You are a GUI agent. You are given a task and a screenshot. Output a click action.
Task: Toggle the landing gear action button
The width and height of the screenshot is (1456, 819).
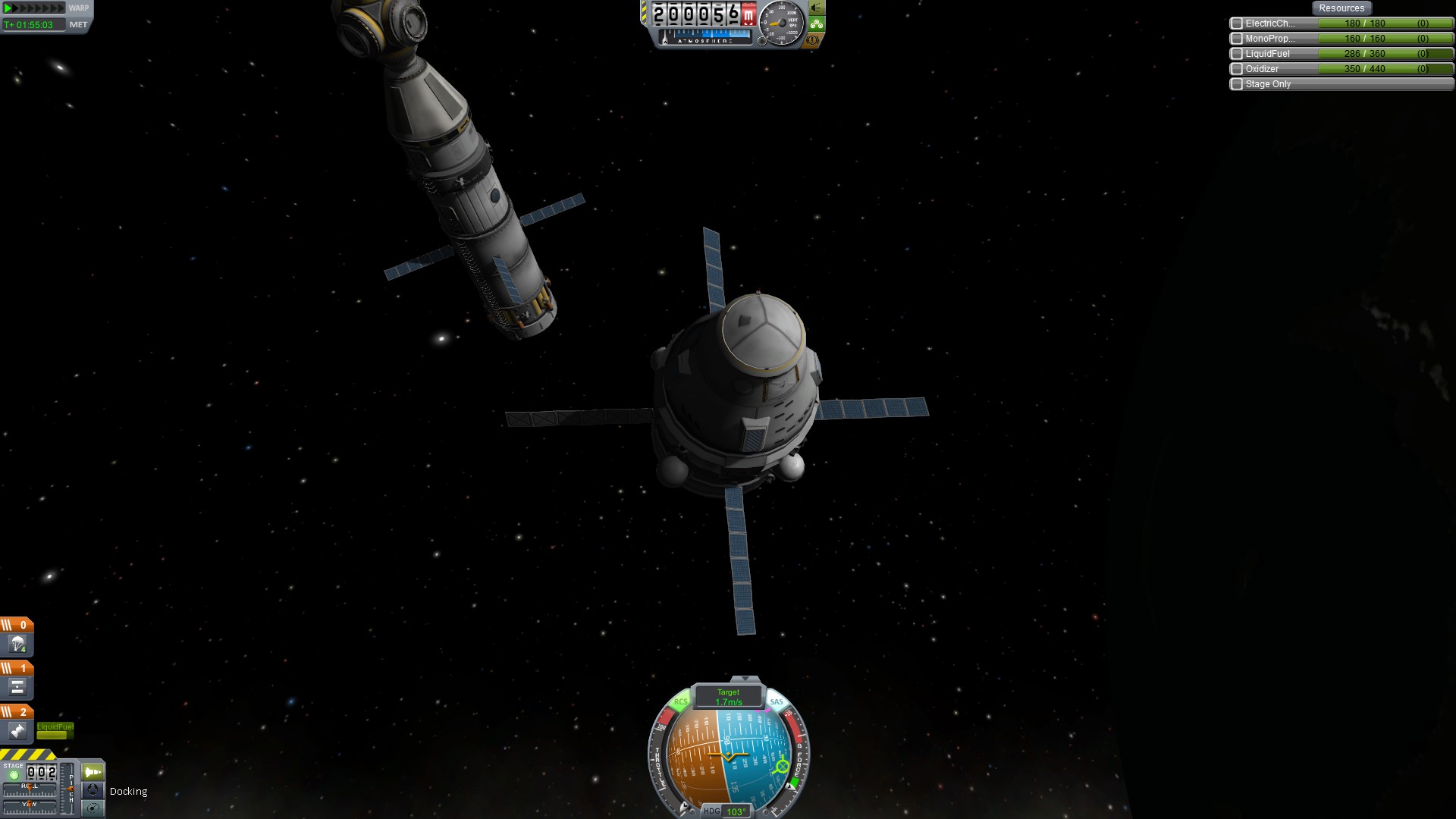[816, 24]
